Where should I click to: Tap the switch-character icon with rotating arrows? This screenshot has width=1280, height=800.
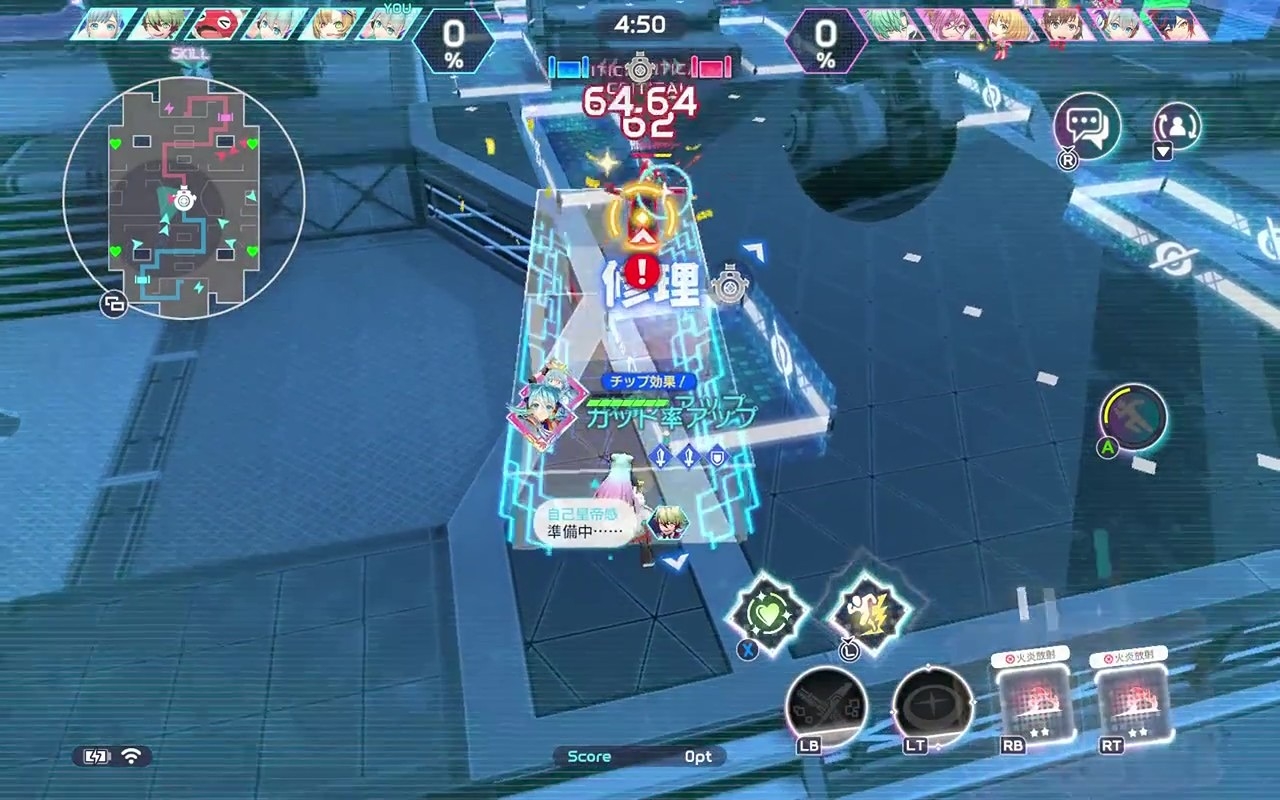tap(1176, 126)
